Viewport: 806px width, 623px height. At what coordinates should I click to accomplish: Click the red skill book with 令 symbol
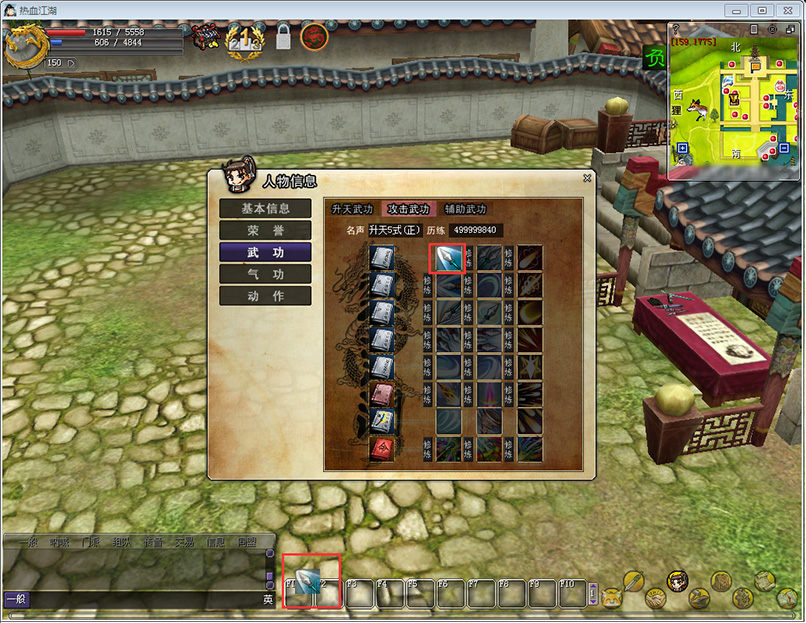coord(383,447)
